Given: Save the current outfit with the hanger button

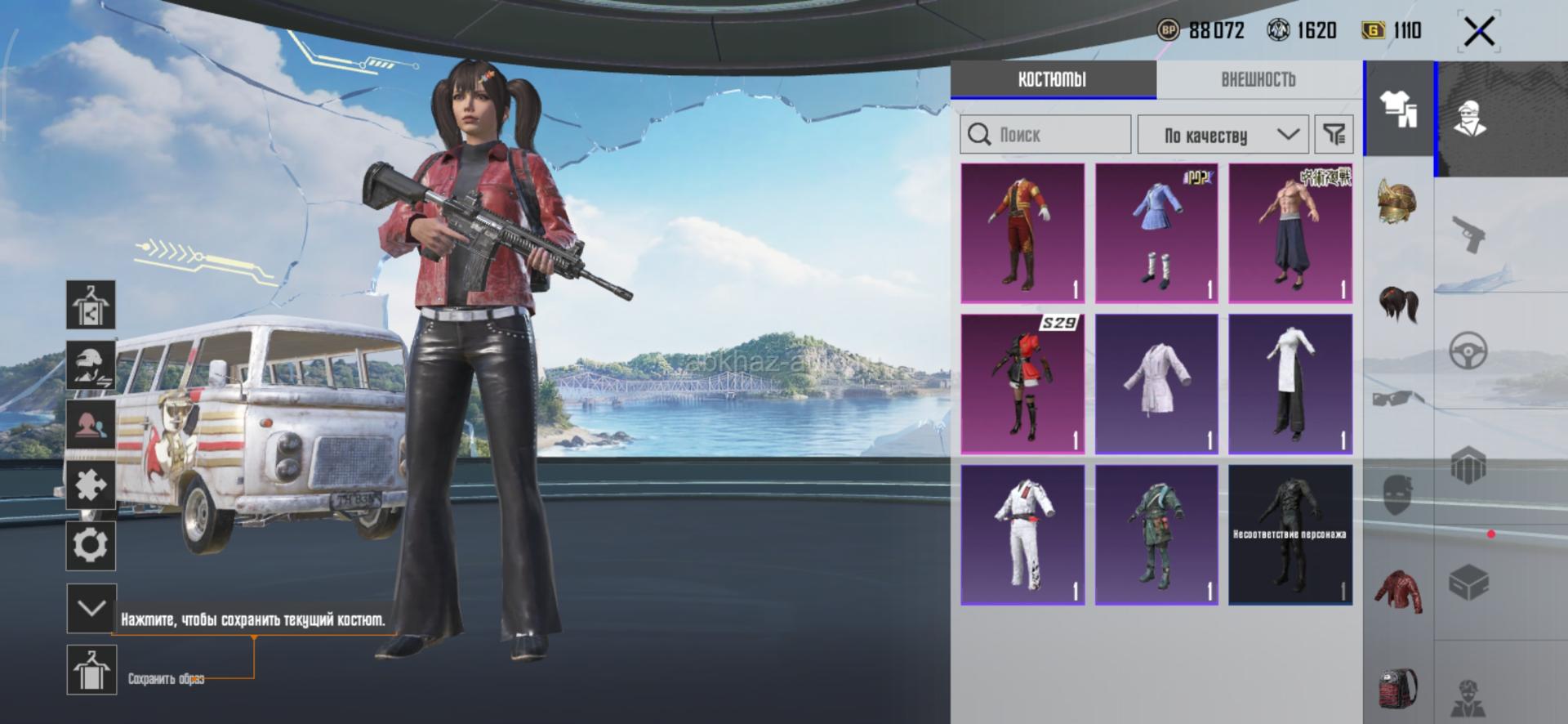Looking at the screenshot, I should point(91,670).
